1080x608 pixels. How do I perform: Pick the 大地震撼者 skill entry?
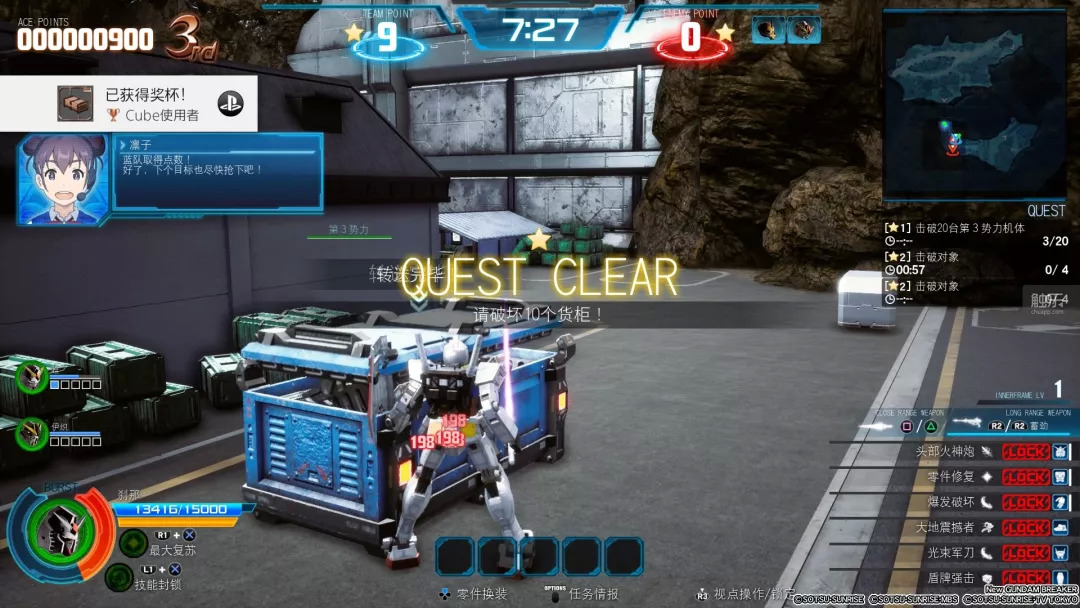(x=958, y=527)
